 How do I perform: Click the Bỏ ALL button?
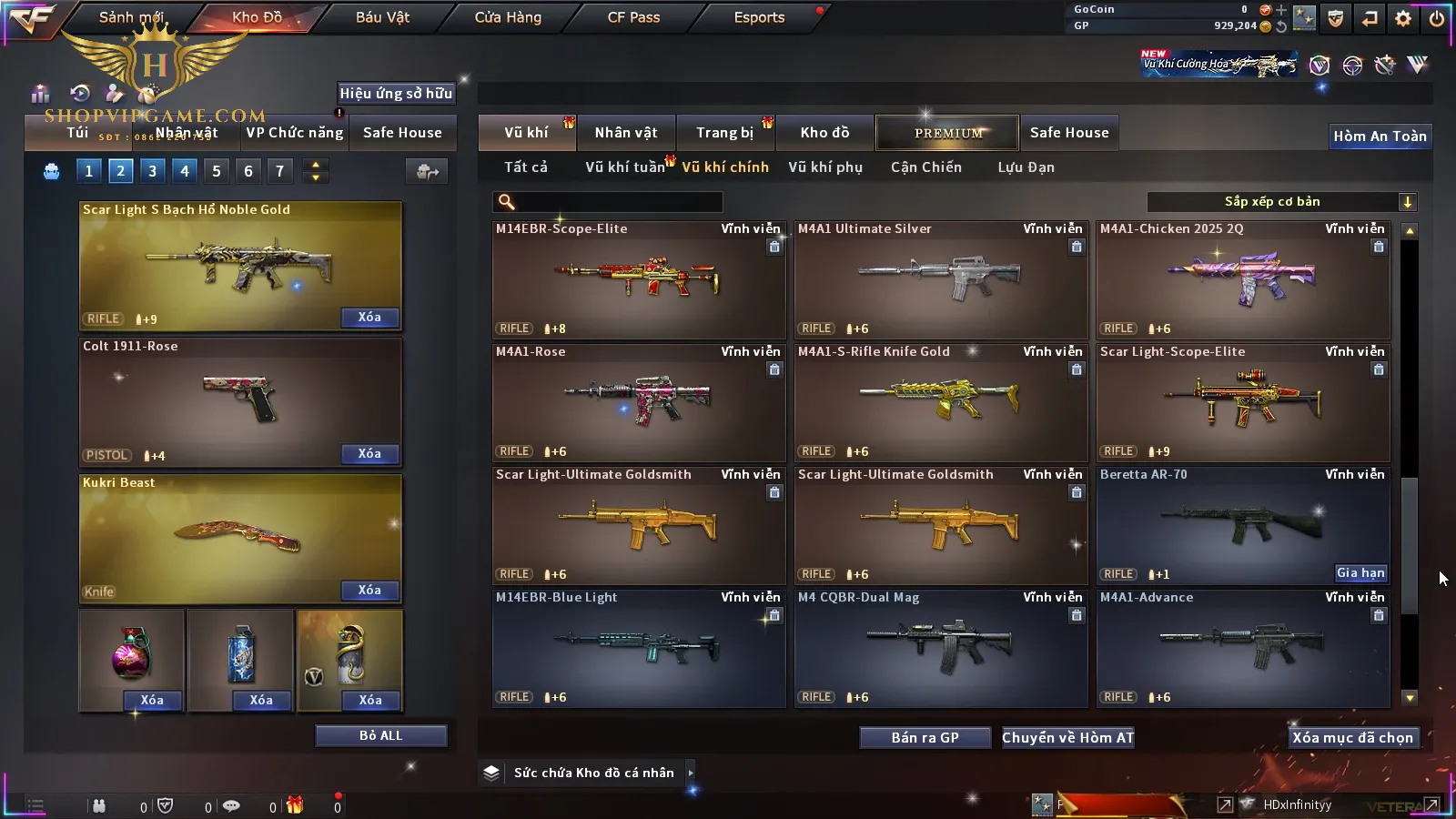[x=380, y=736]
